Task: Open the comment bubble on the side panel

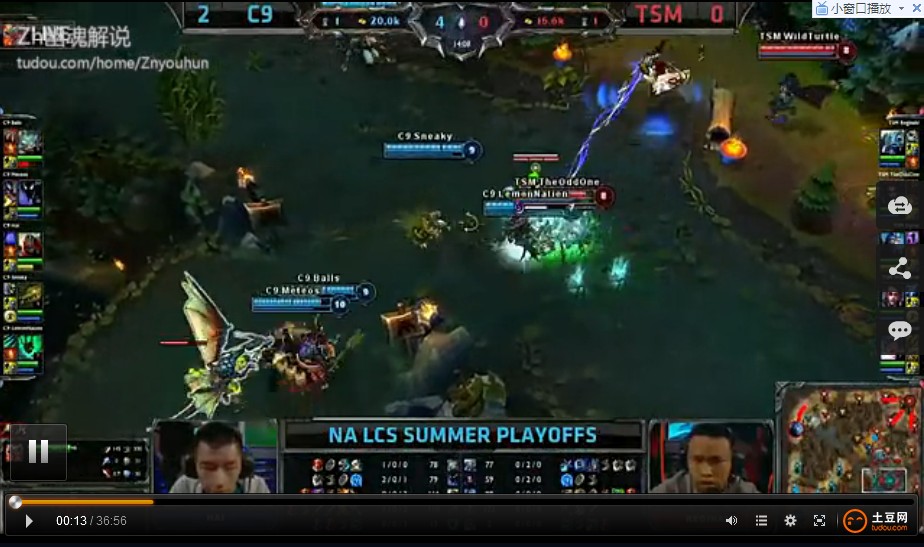Action: (x=899, y=330)
